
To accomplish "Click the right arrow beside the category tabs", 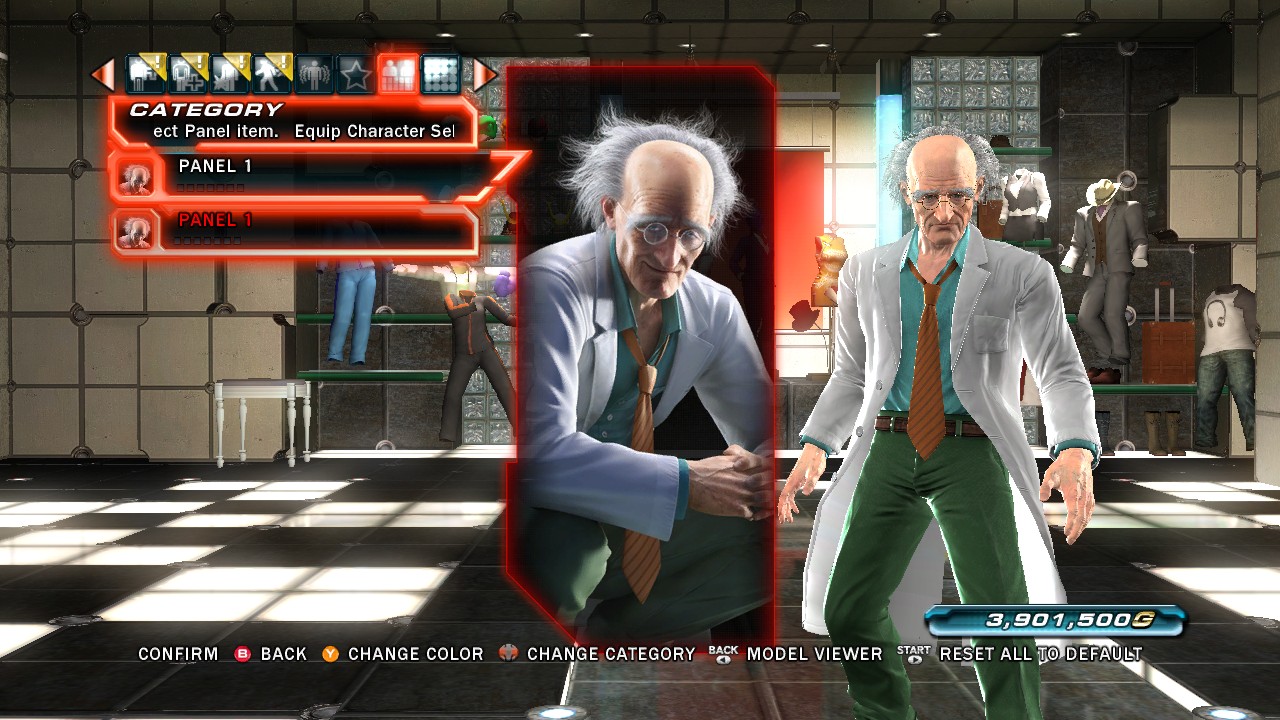I will click(484, 74).
